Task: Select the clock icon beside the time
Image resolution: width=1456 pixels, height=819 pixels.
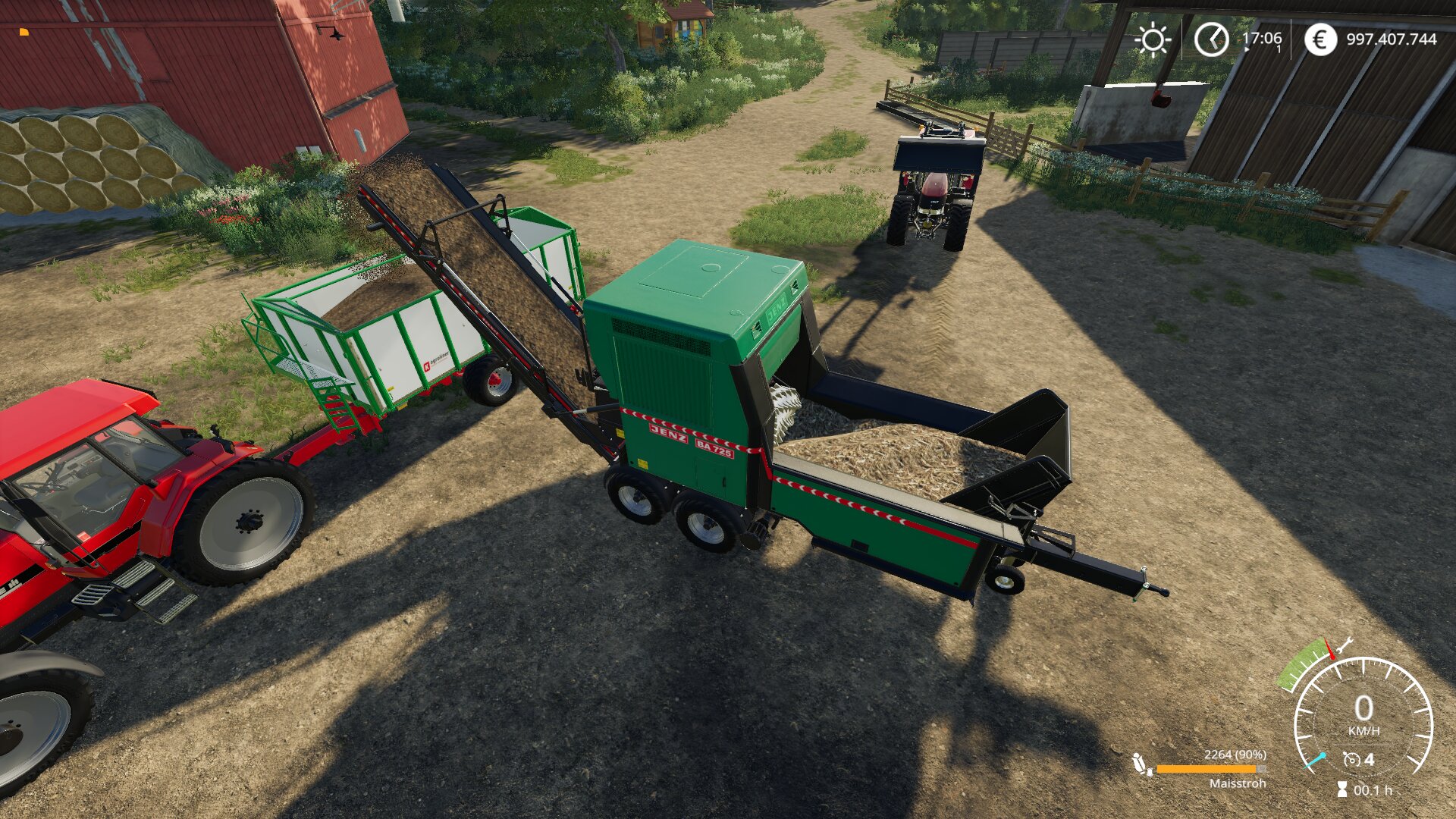Action: pyautogui.click(x=1211, y=39)
